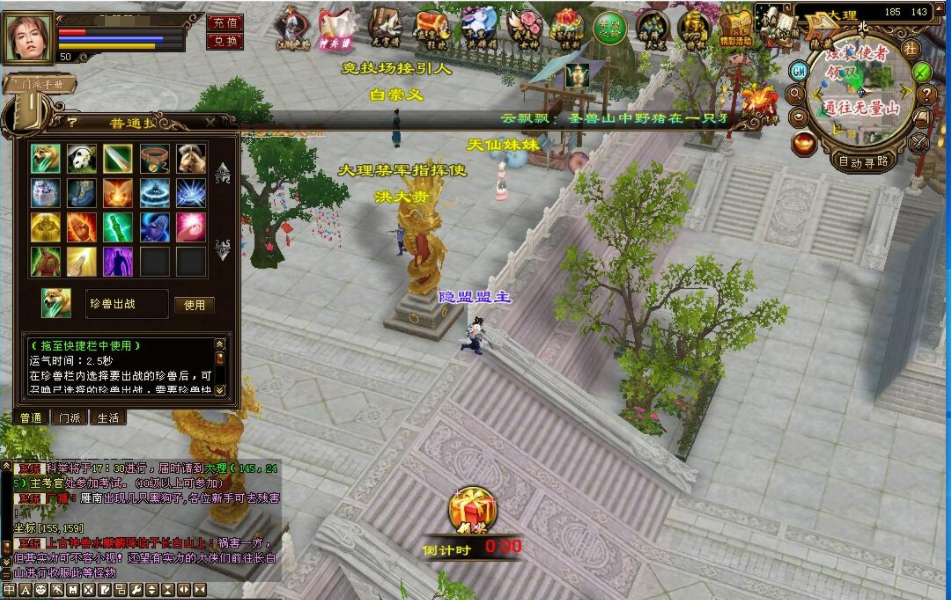Image resolution: width=951 pixels, height=600 pixels.
Task: Select the panda skill icon
Action: [82, 159]
